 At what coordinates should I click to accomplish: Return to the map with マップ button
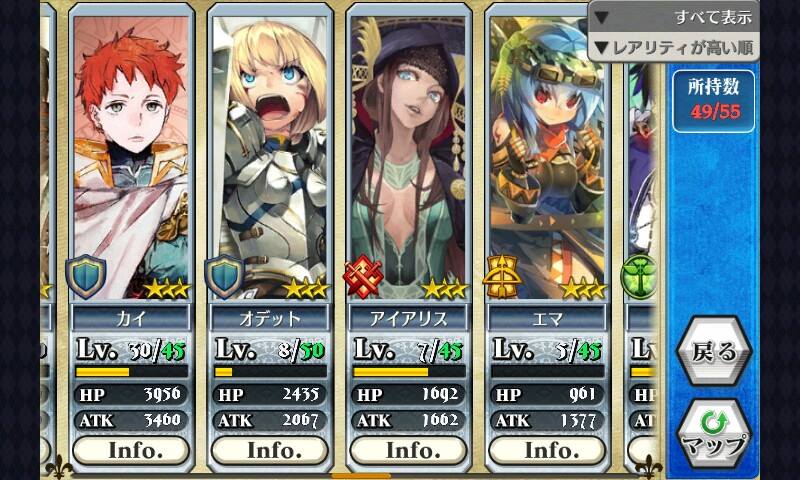[x=713, y=431]
